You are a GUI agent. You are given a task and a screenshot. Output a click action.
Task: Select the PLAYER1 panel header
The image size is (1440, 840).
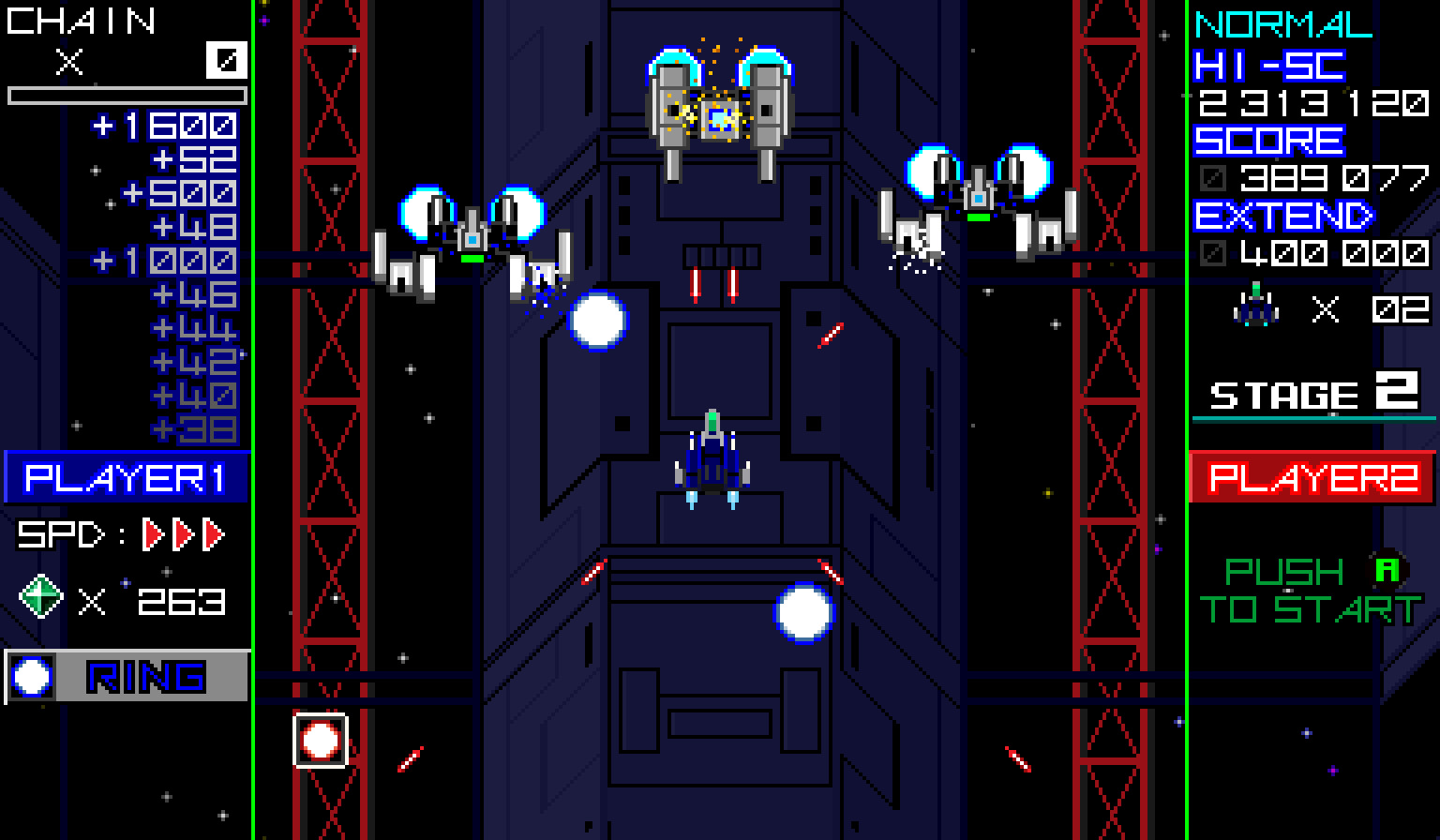(x=125, y=479)
